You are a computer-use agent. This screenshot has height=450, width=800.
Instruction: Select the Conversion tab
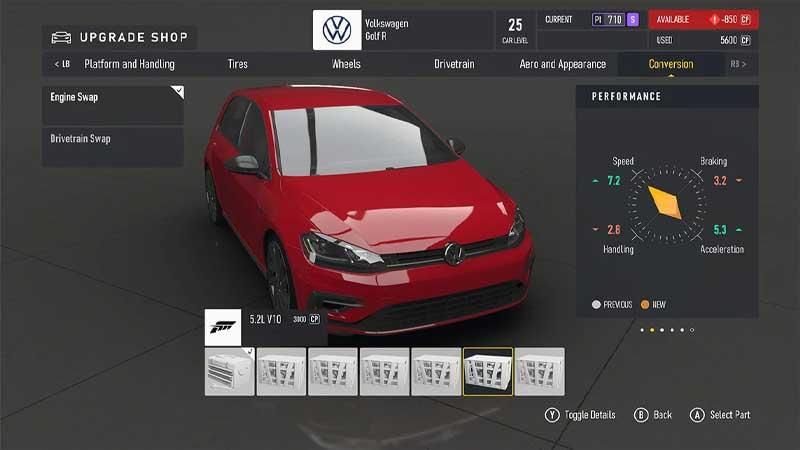tap(670, 64)
